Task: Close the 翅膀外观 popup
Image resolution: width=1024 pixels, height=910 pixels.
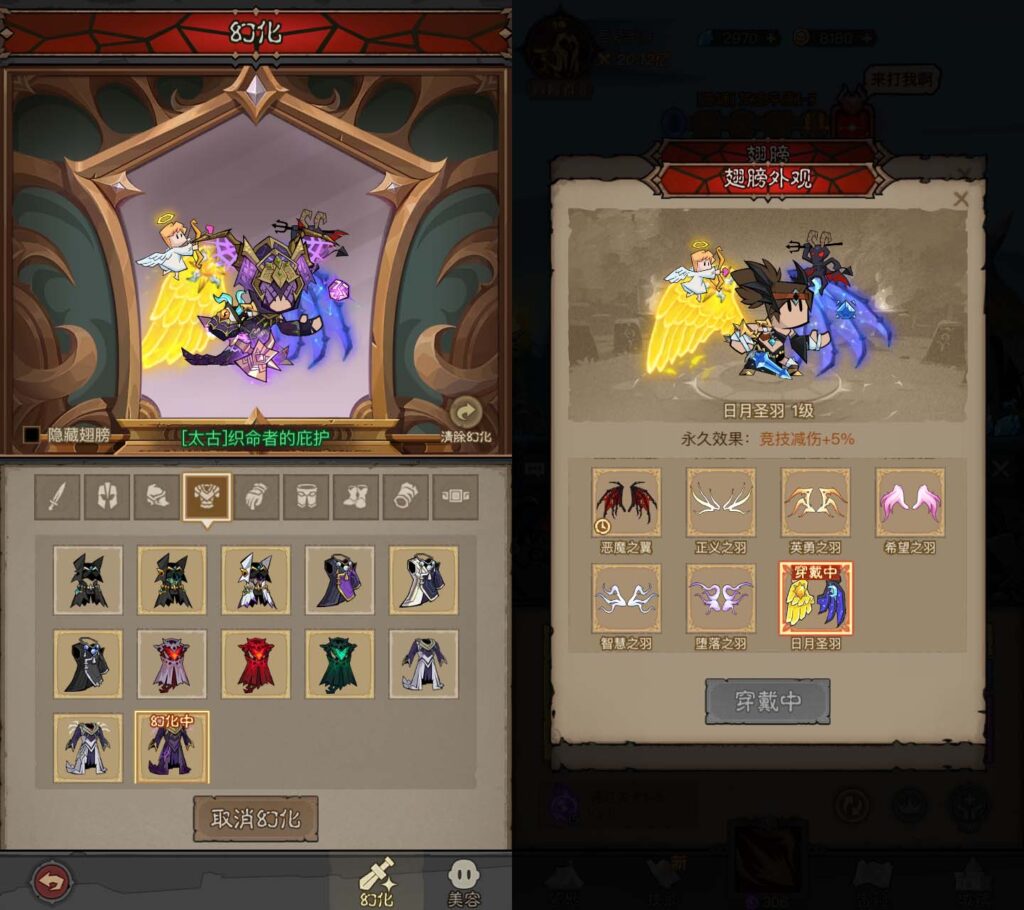Action: pos(961,199)
